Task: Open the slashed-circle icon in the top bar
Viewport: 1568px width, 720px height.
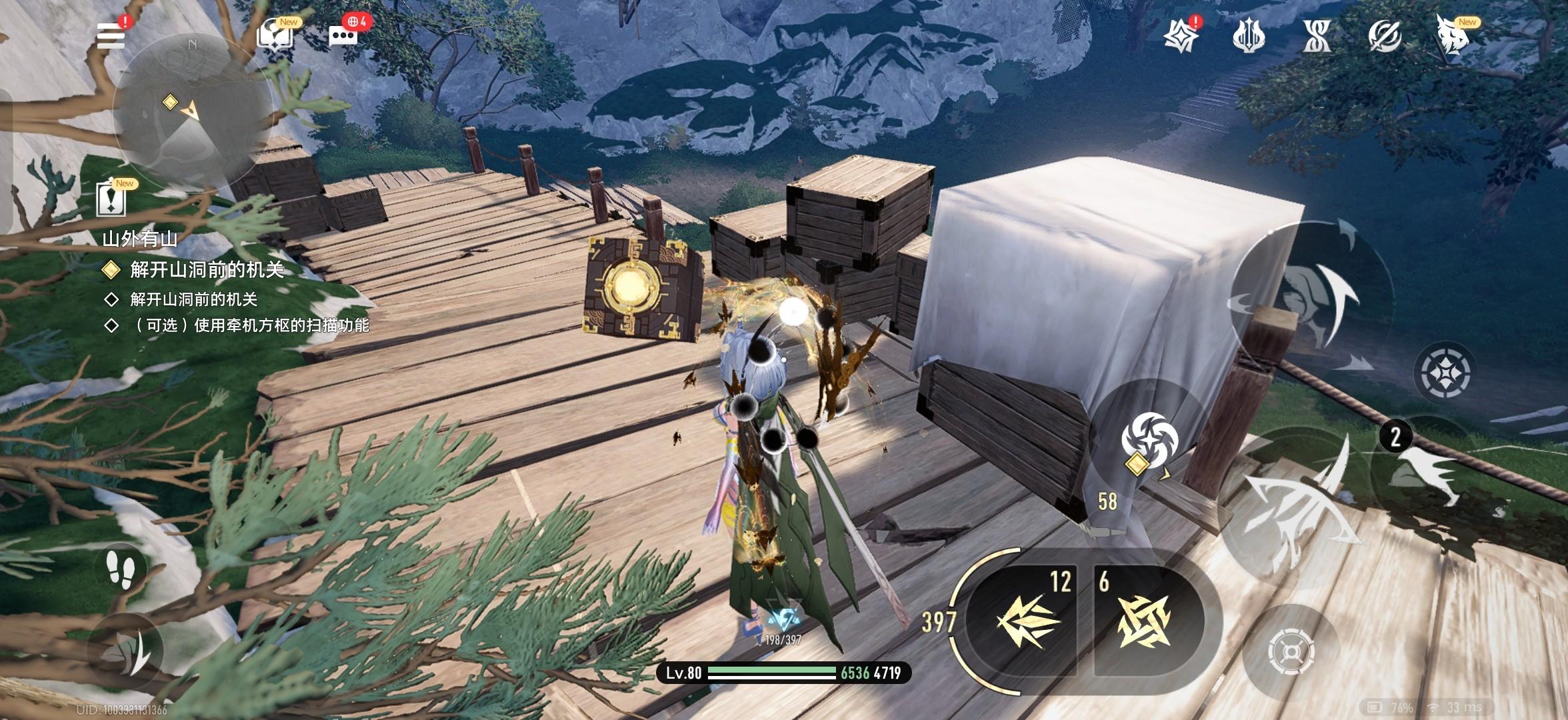Action: [x=1384, y=35]
